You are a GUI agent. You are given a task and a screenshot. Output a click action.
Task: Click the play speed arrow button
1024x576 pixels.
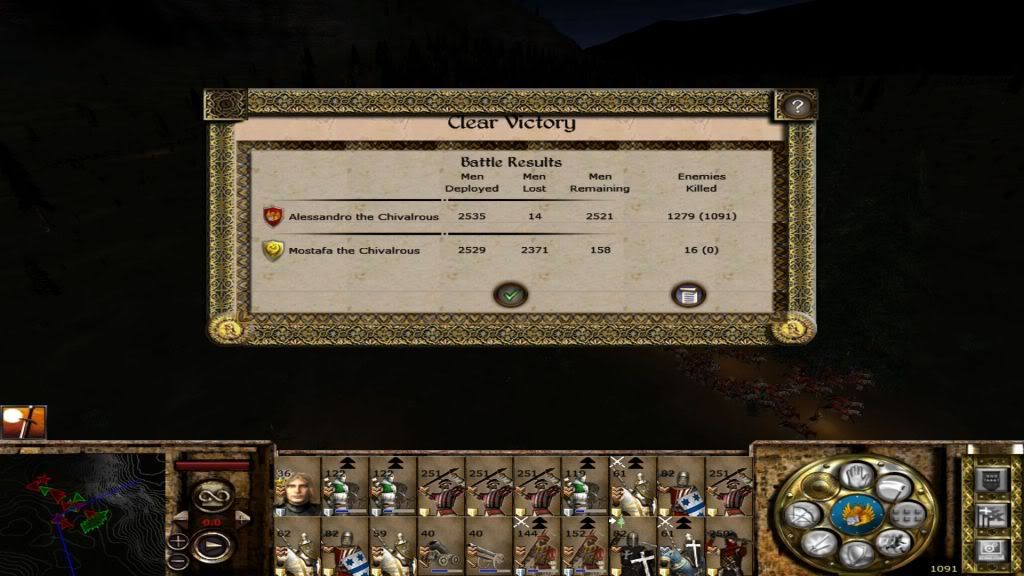(212, 547)
